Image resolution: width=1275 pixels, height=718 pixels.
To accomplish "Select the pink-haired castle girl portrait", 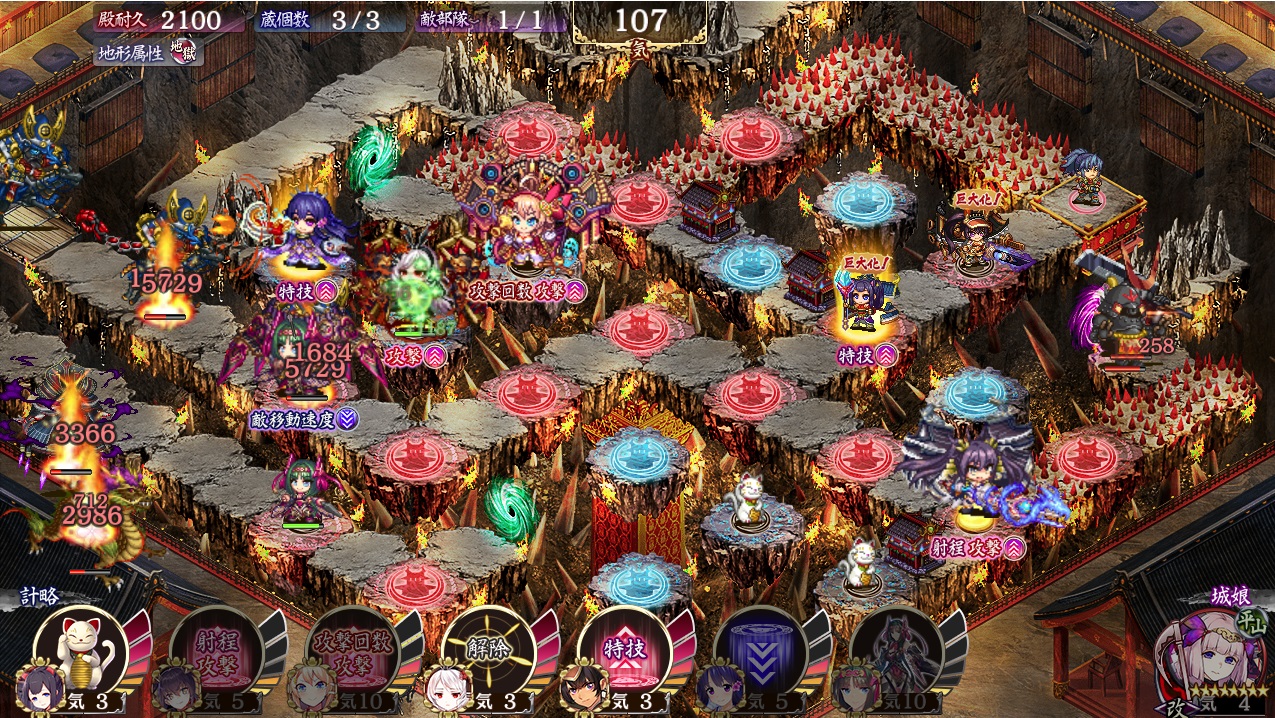I will 1203,657.
